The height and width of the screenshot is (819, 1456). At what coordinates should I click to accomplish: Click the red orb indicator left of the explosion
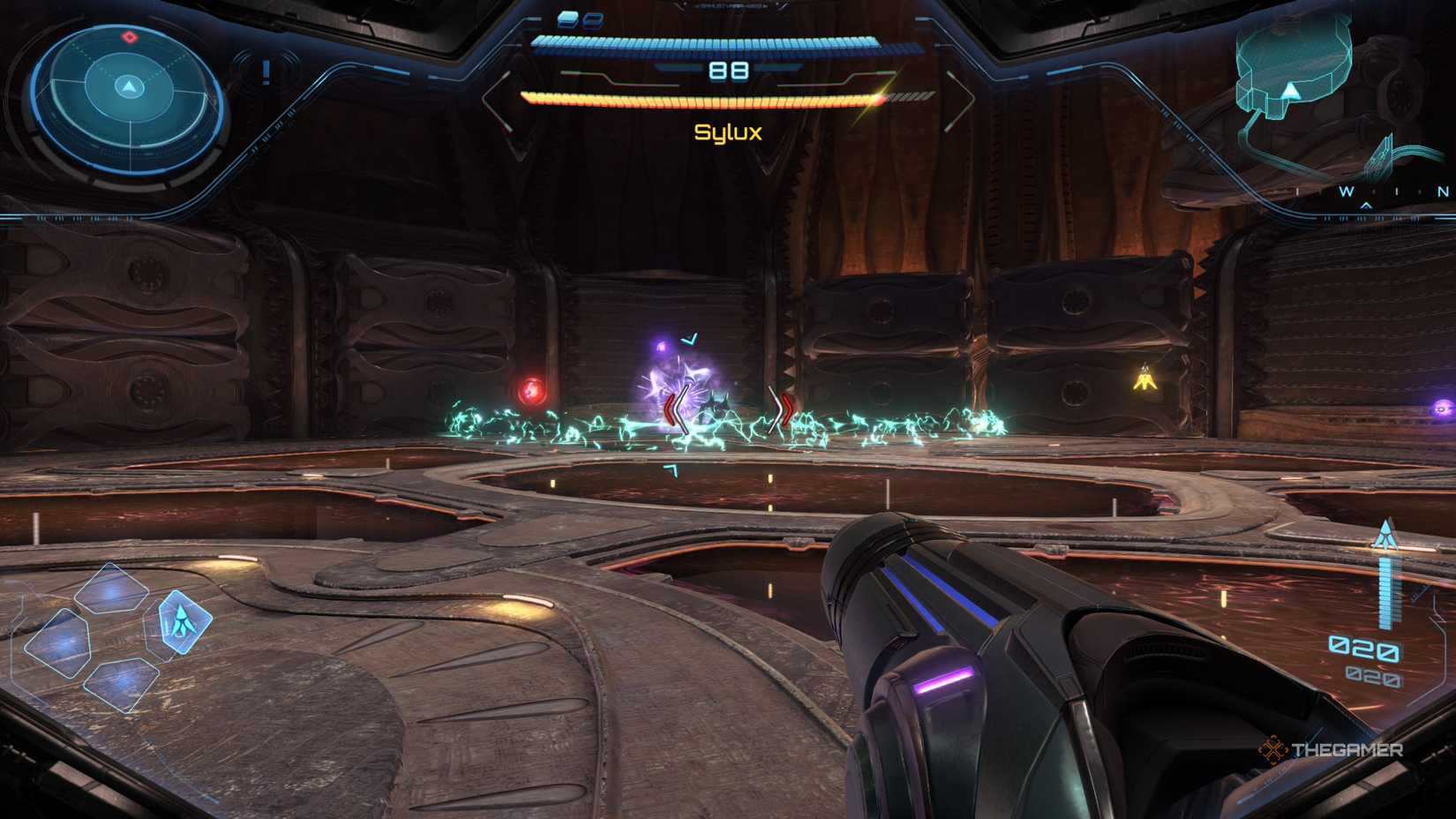pyautogui.click(x=533, y=387)
